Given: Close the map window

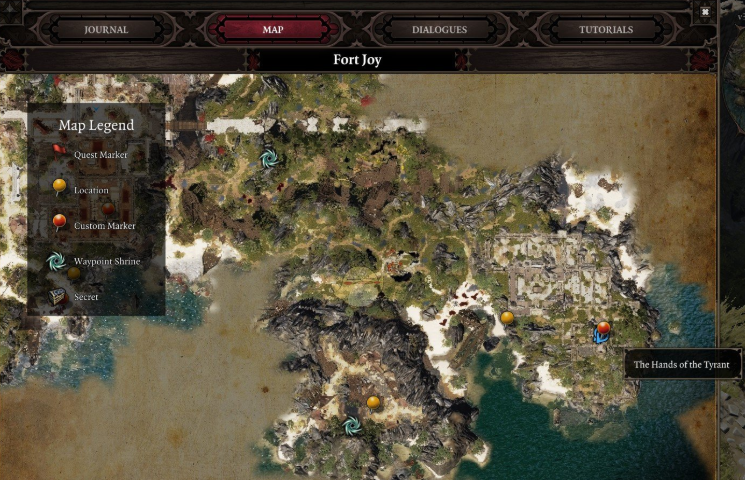Looking at the screenshot, I should (705, 11).
